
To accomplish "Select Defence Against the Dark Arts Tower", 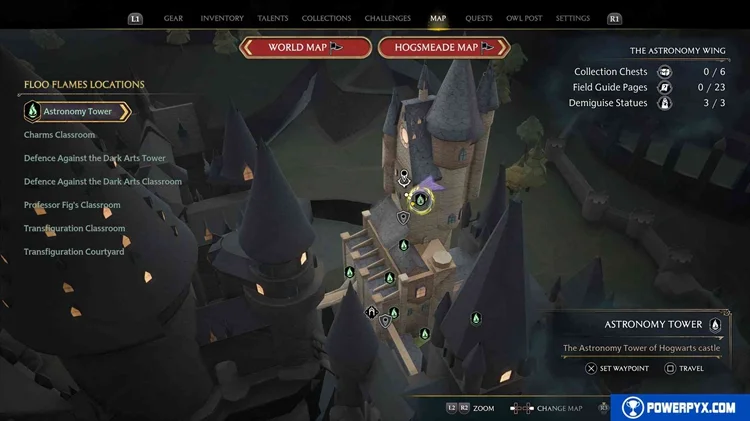I will pyautogui.click(x=94, y=158).
